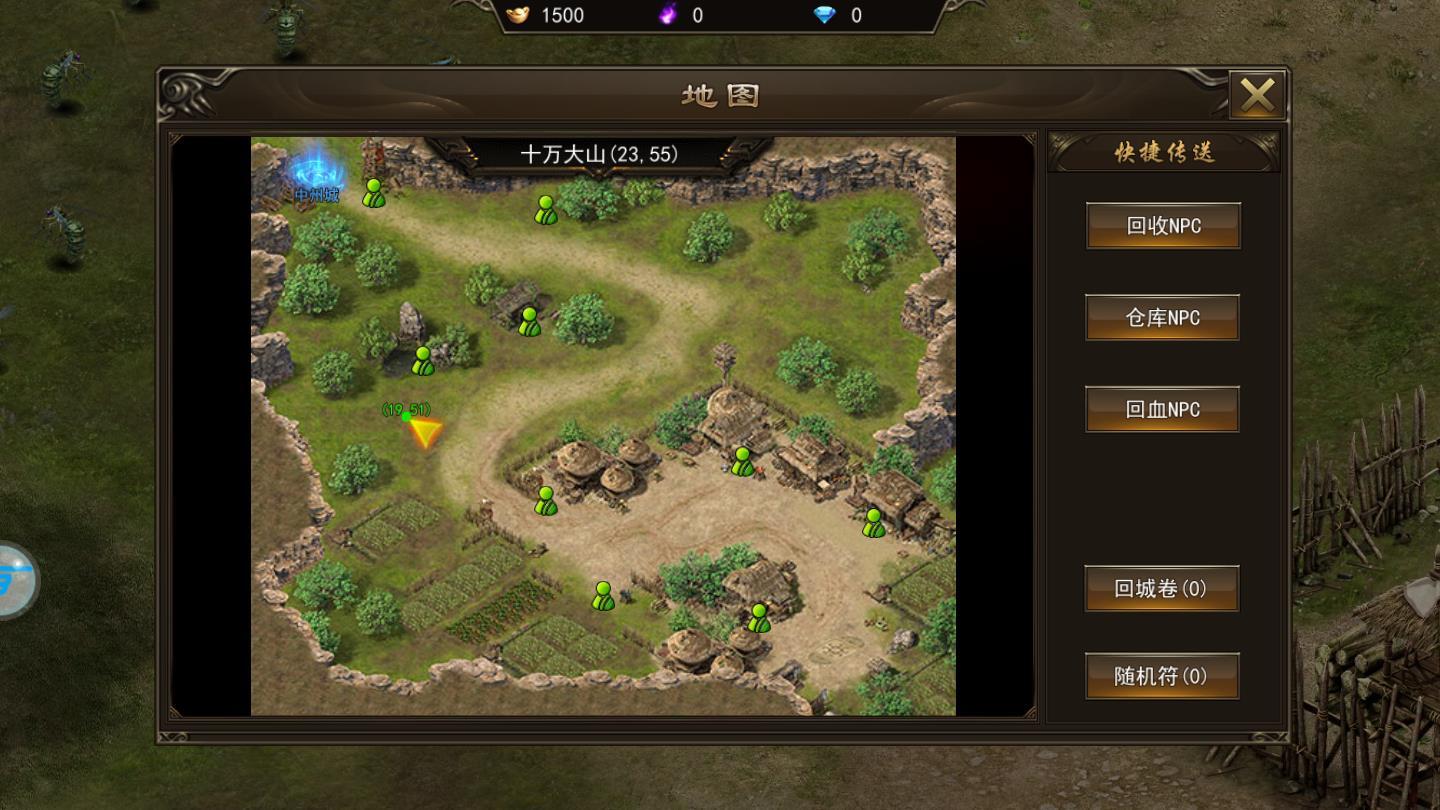Click the yellow player position arrow marker
Viewport: 1440px width, 810px height.
(x=425, y=432)
